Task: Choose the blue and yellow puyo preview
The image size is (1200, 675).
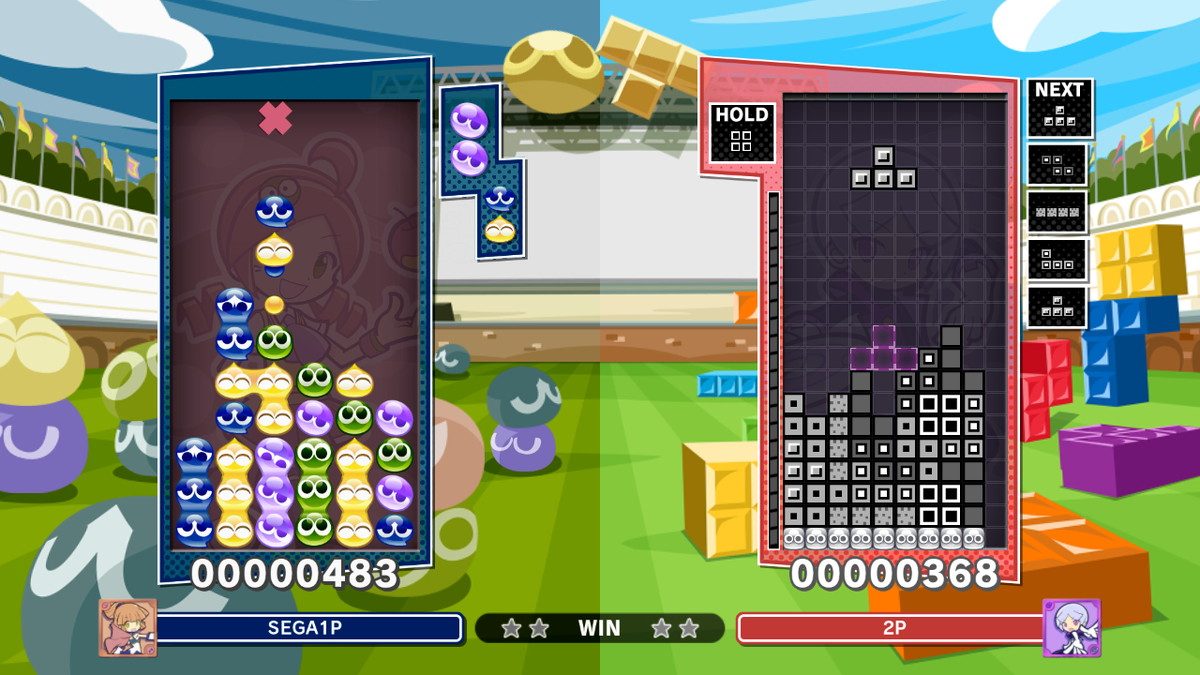Action: [x=500, y=215]
